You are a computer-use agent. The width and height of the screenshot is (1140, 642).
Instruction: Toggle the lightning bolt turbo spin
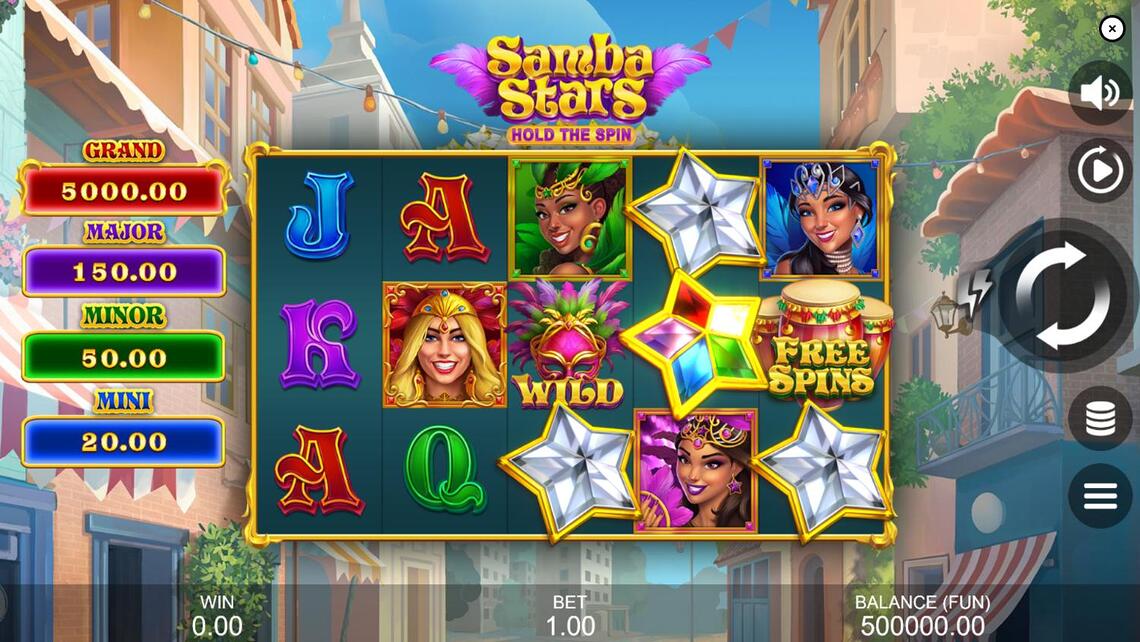977,292
